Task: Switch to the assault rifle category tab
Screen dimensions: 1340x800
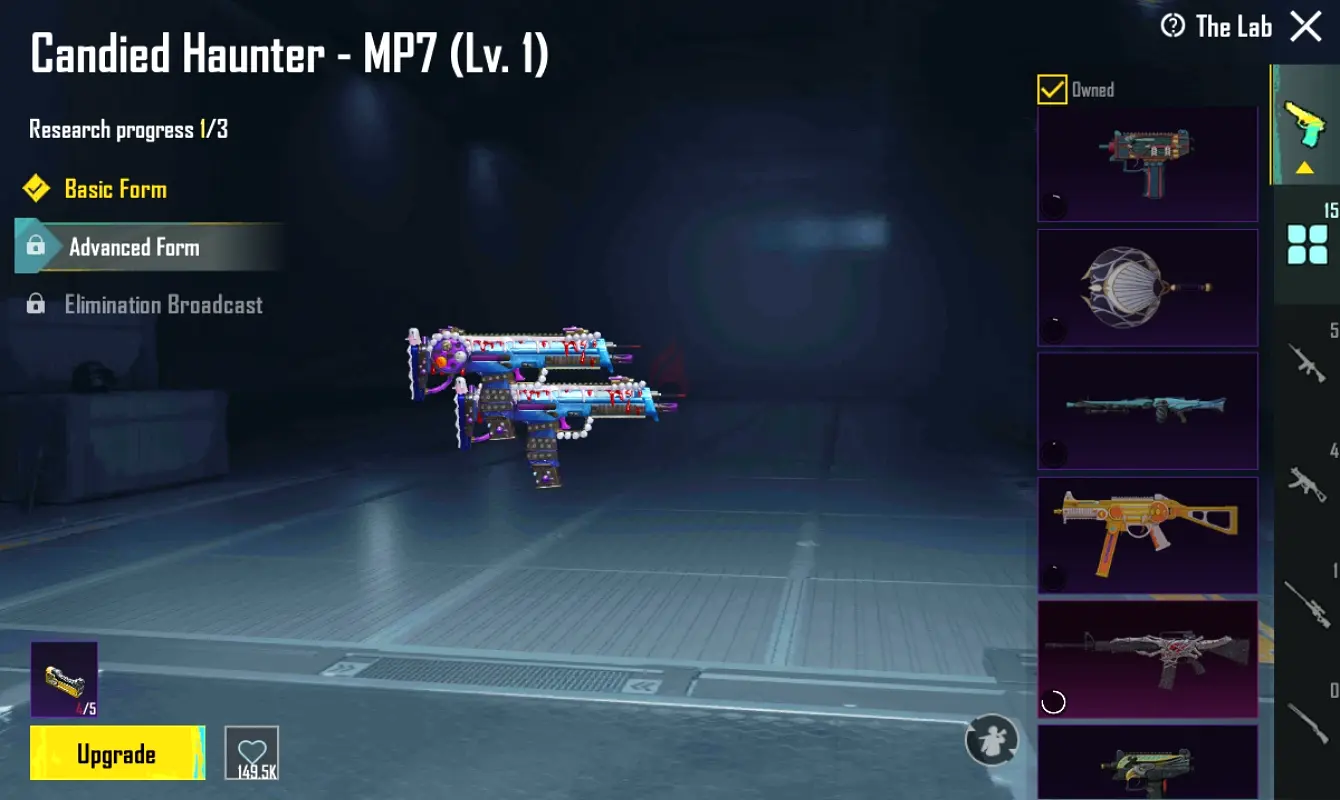Action: point(1307,364)
